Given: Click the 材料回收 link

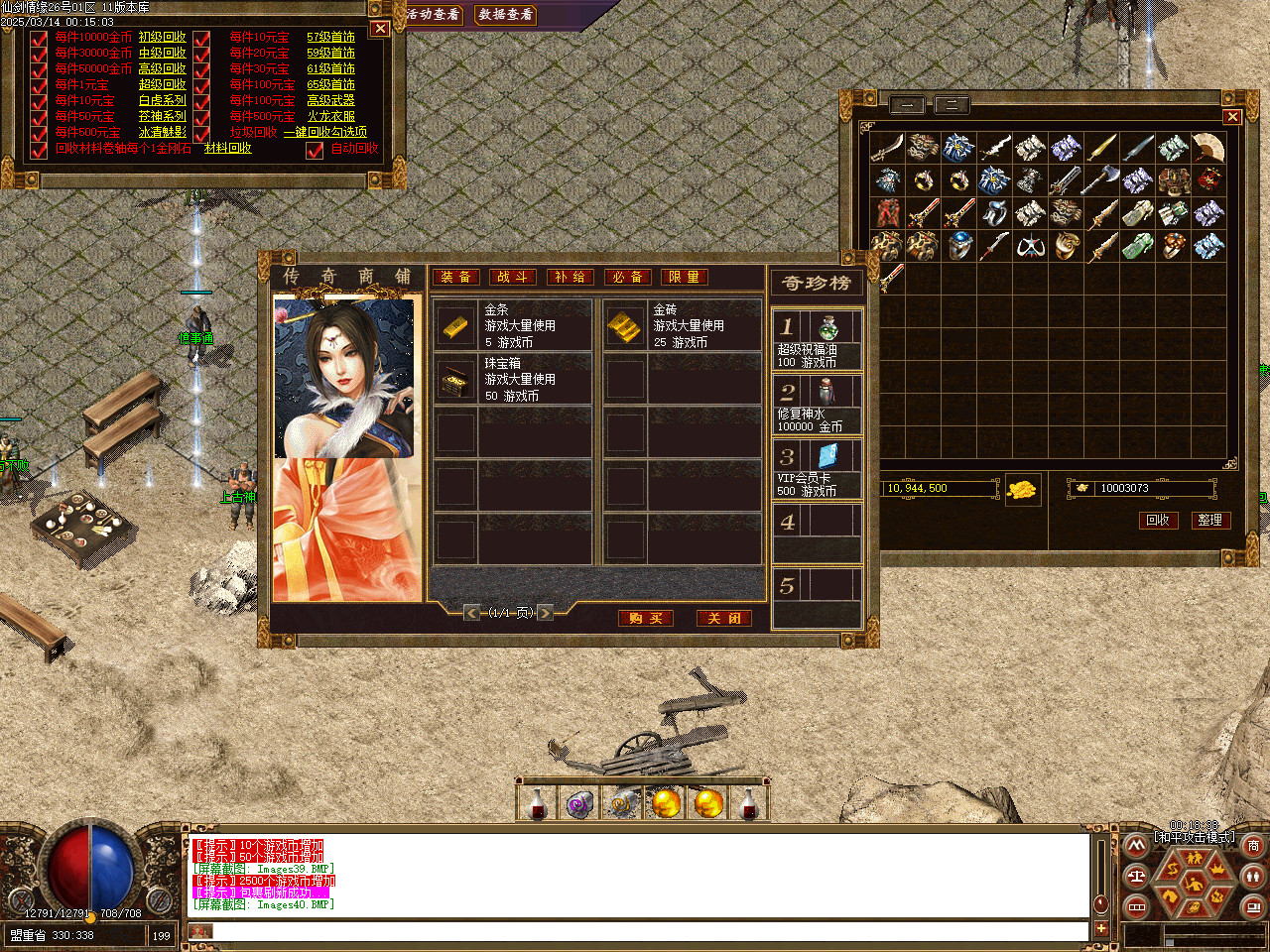Looking at the screenshot, I should tap(227, 148).
